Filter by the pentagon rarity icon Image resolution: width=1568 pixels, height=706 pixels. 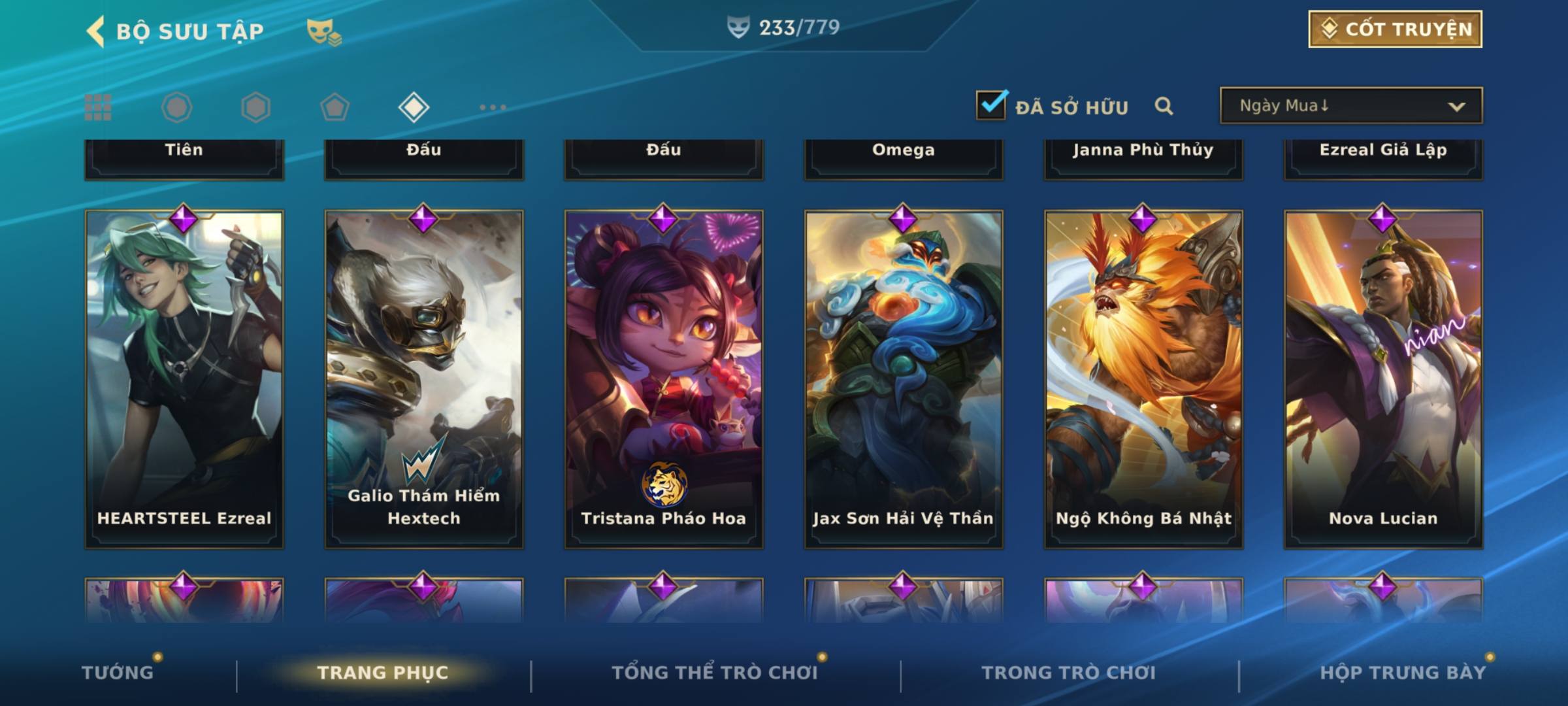335,107
